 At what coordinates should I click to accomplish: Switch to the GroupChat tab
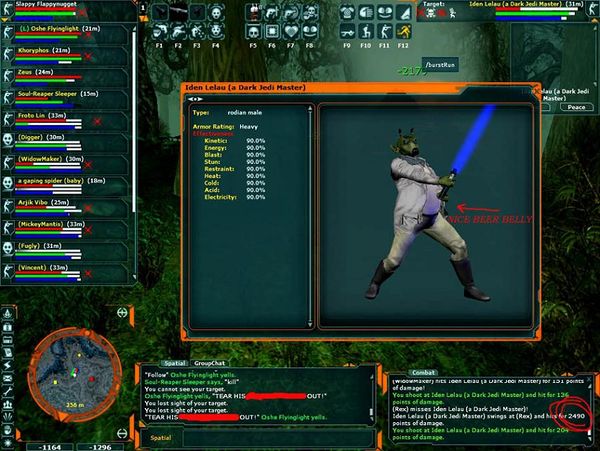208,364
